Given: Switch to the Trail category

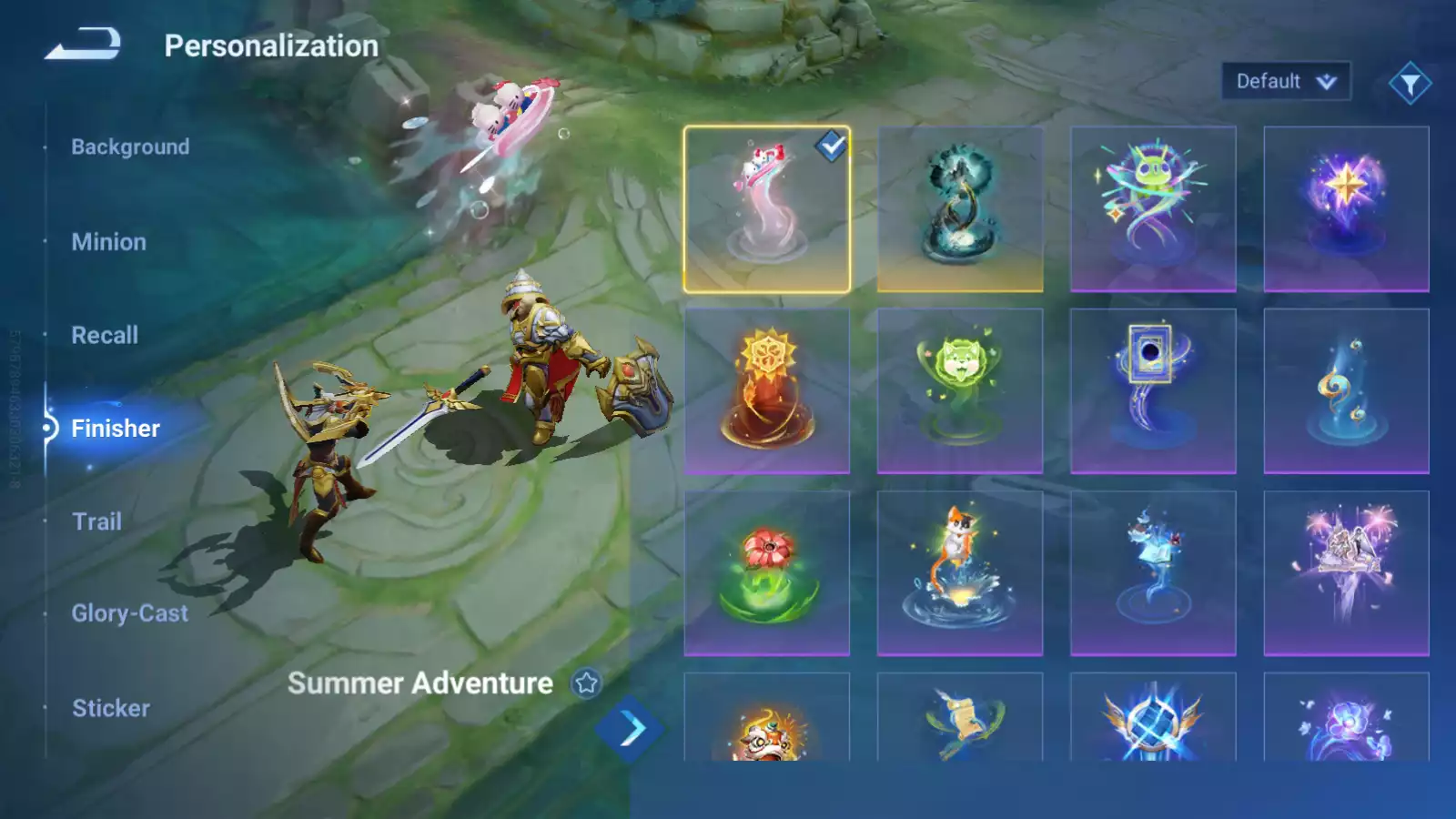Looking at the screenshot, I should click(96, 521).
